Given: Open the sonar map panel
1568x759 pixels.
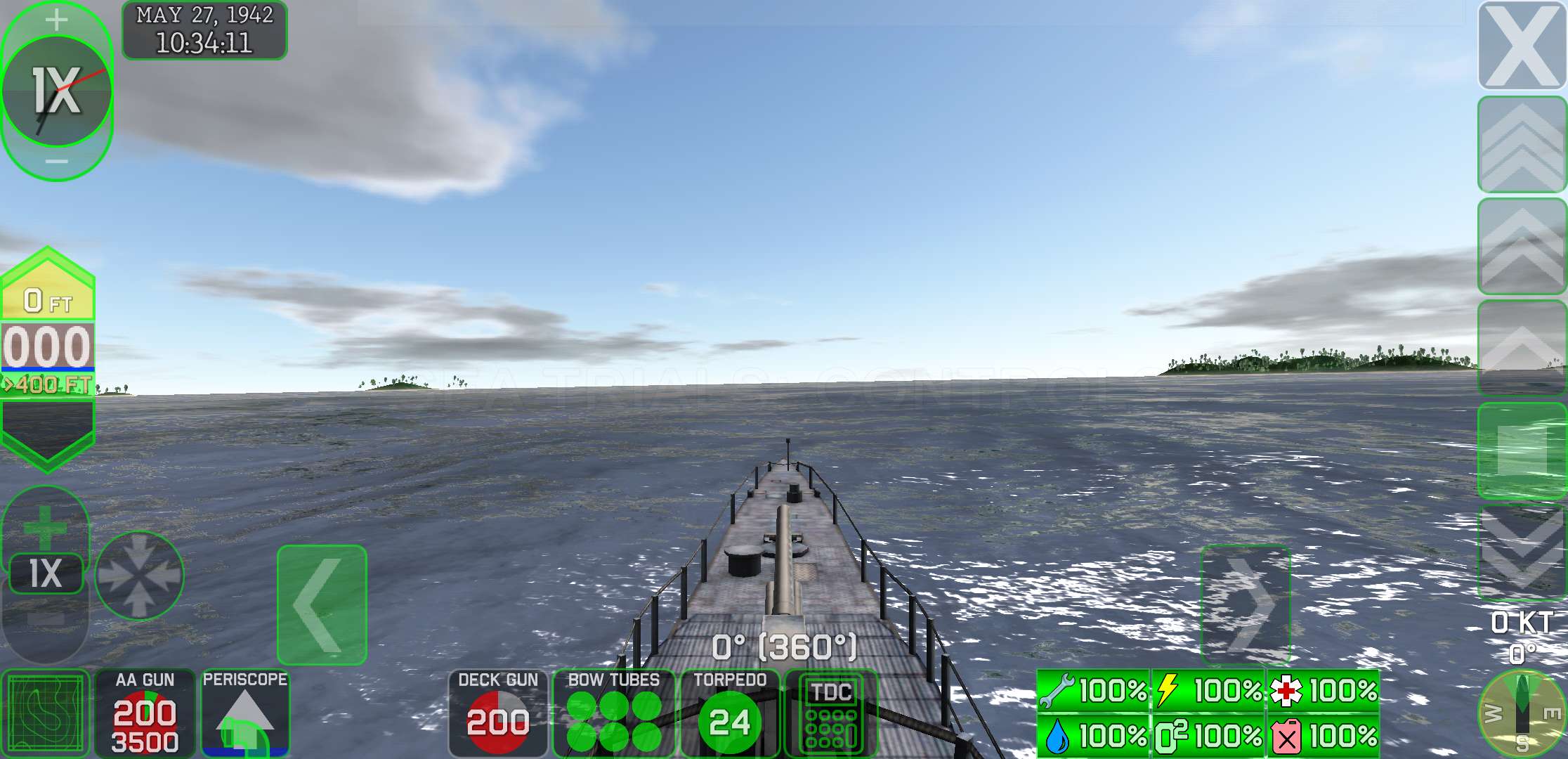Looking at the screenshot, I should point(46,713).
